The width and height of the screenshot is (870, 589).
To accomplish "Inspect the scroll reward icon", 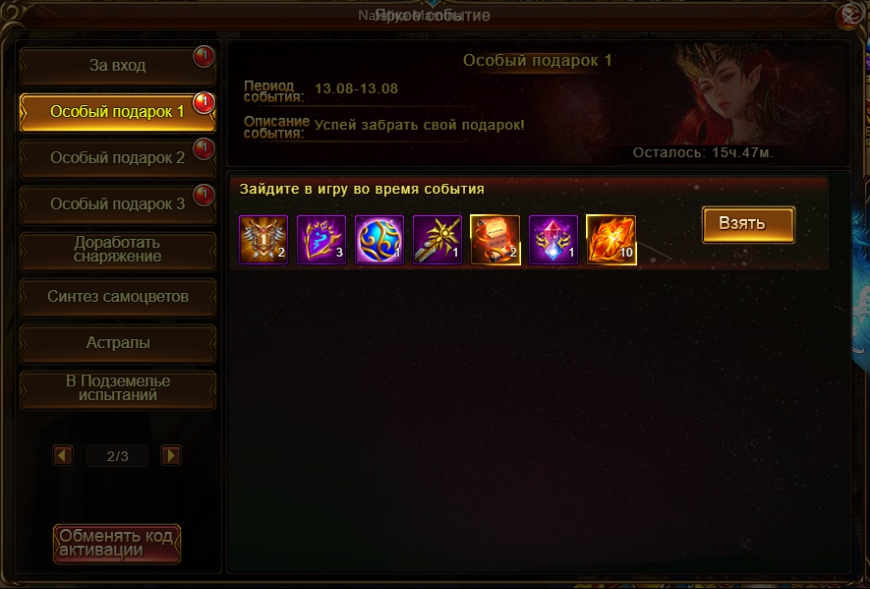I will tap(496, 240).
